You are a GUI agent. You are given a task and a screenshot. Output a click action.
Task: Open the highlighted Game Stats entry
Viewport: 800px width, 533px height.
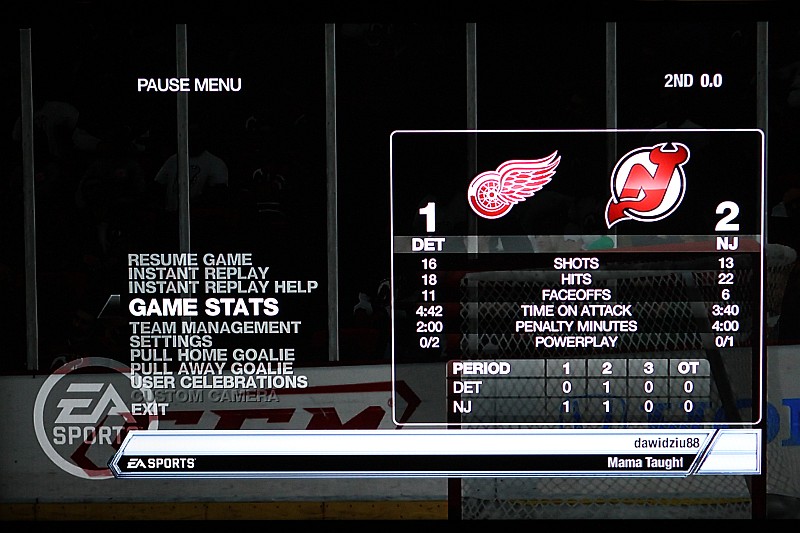coord(204,307)
